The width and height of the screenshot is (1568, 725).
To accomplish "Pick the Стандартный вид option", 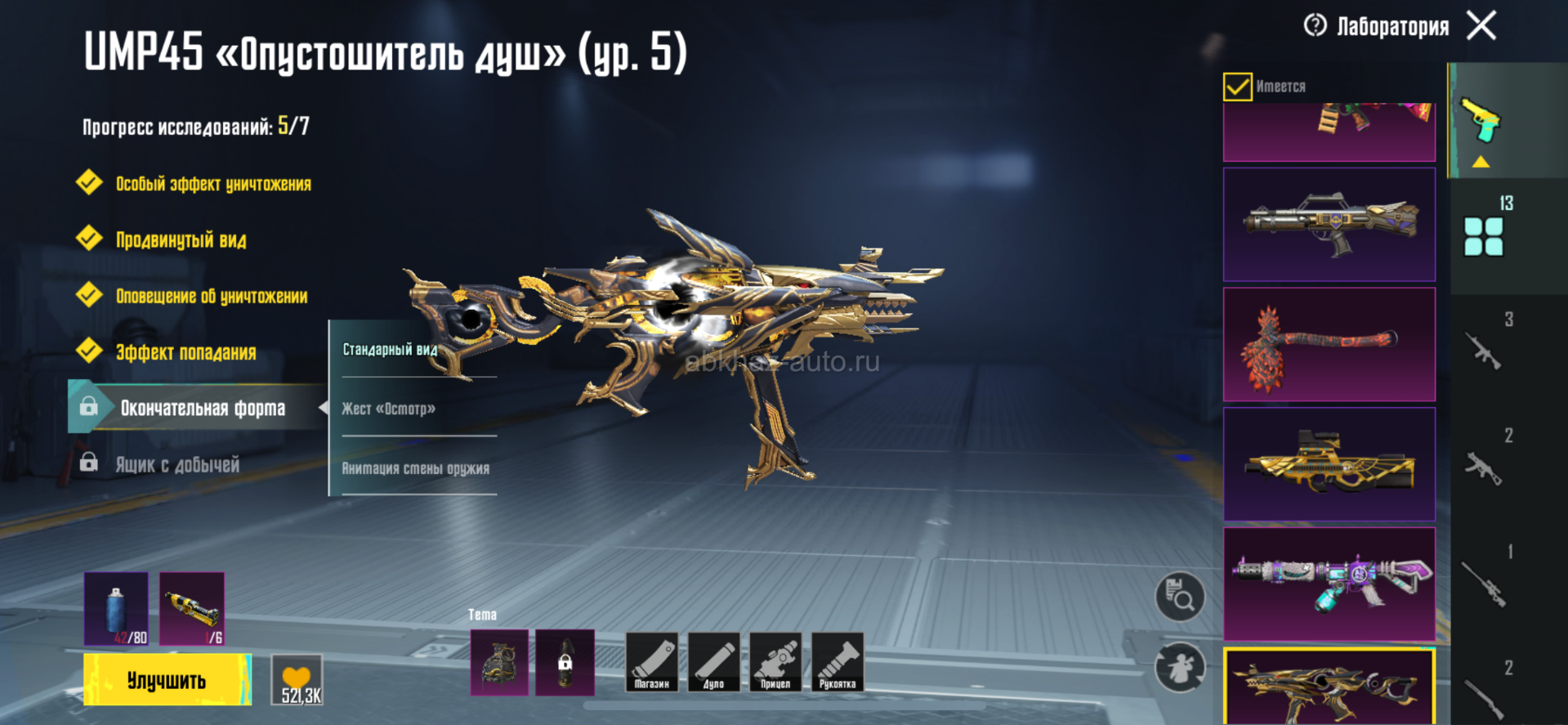I will 390,350.
